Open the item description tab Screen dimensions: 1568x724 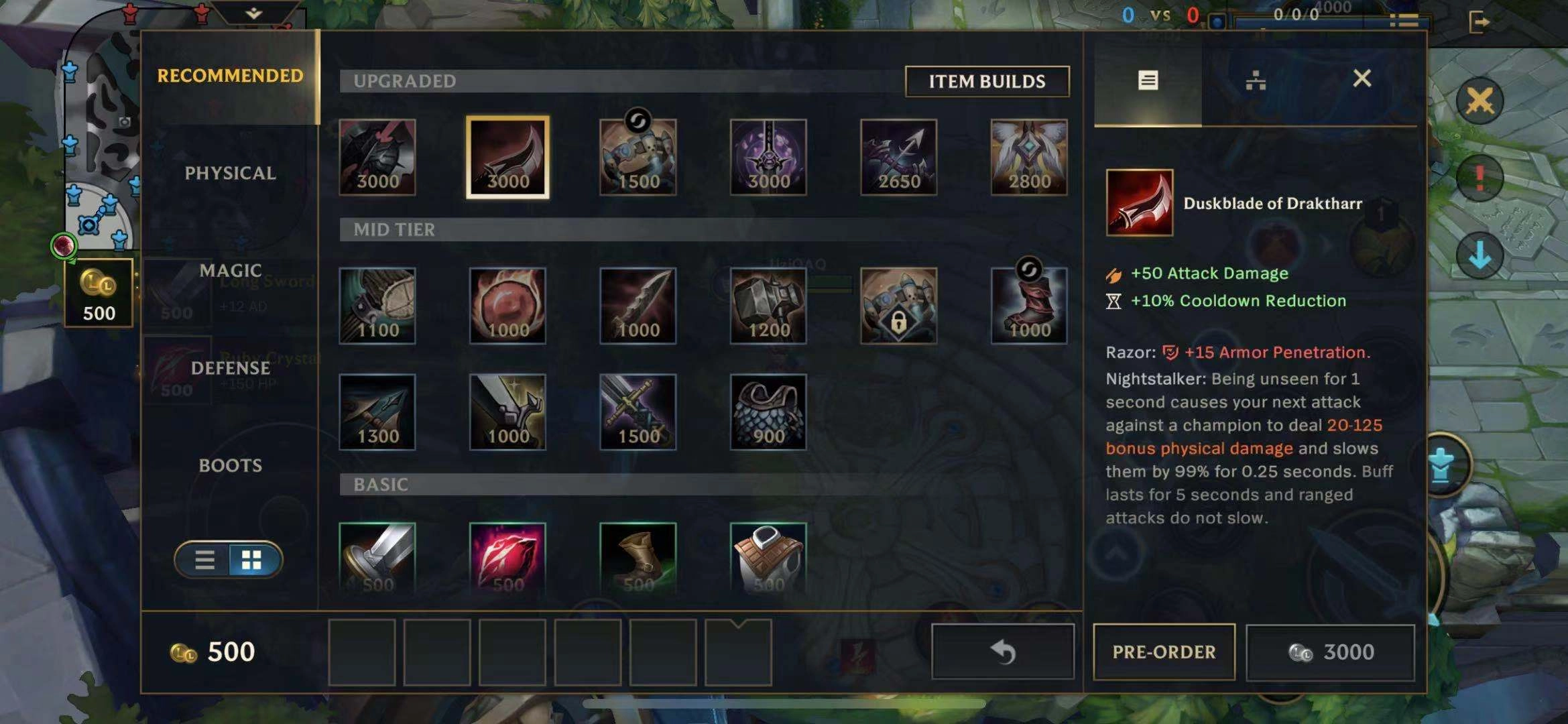tap(1148, 80)
